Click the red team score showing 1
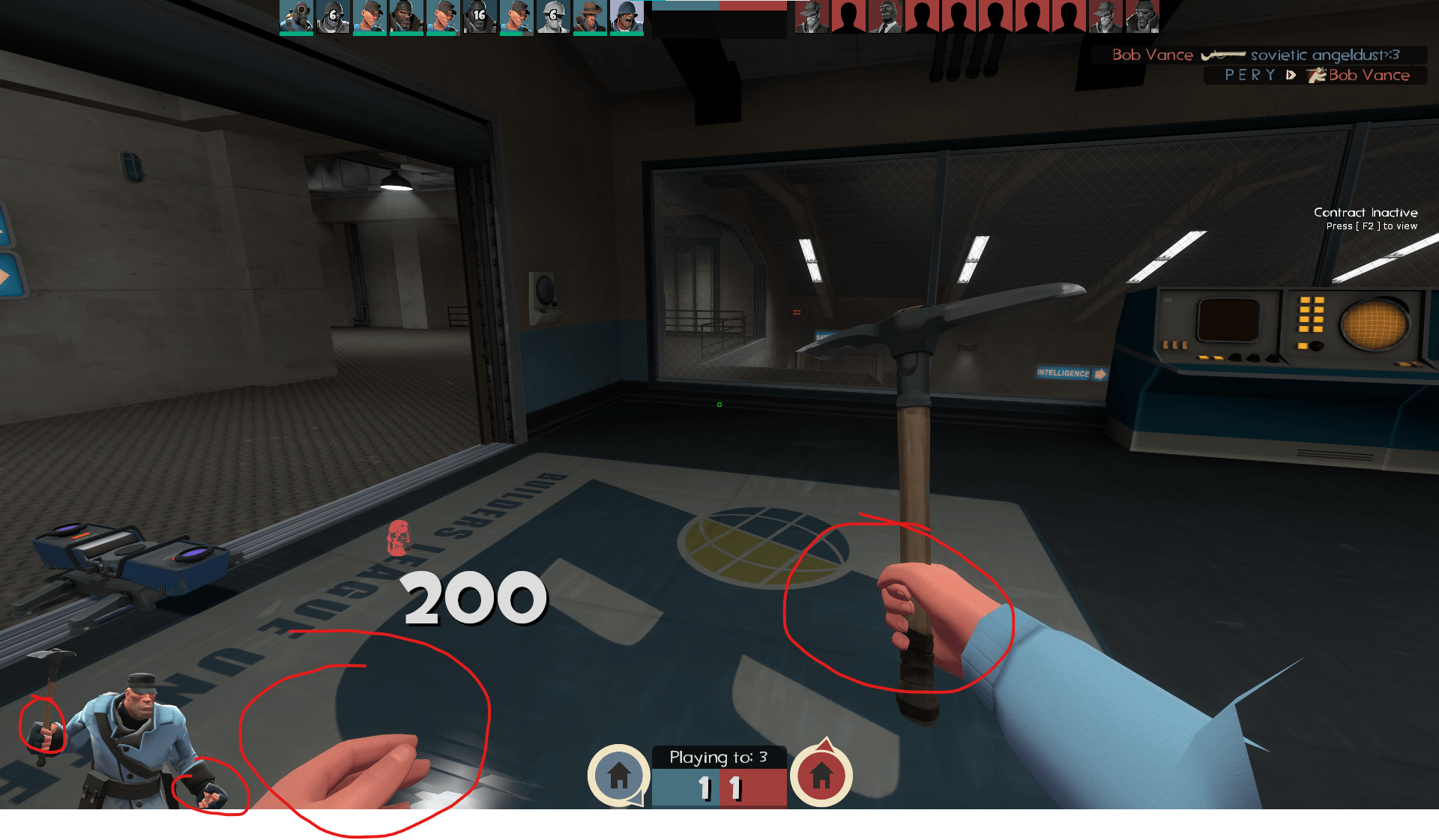 click(735, 788)
